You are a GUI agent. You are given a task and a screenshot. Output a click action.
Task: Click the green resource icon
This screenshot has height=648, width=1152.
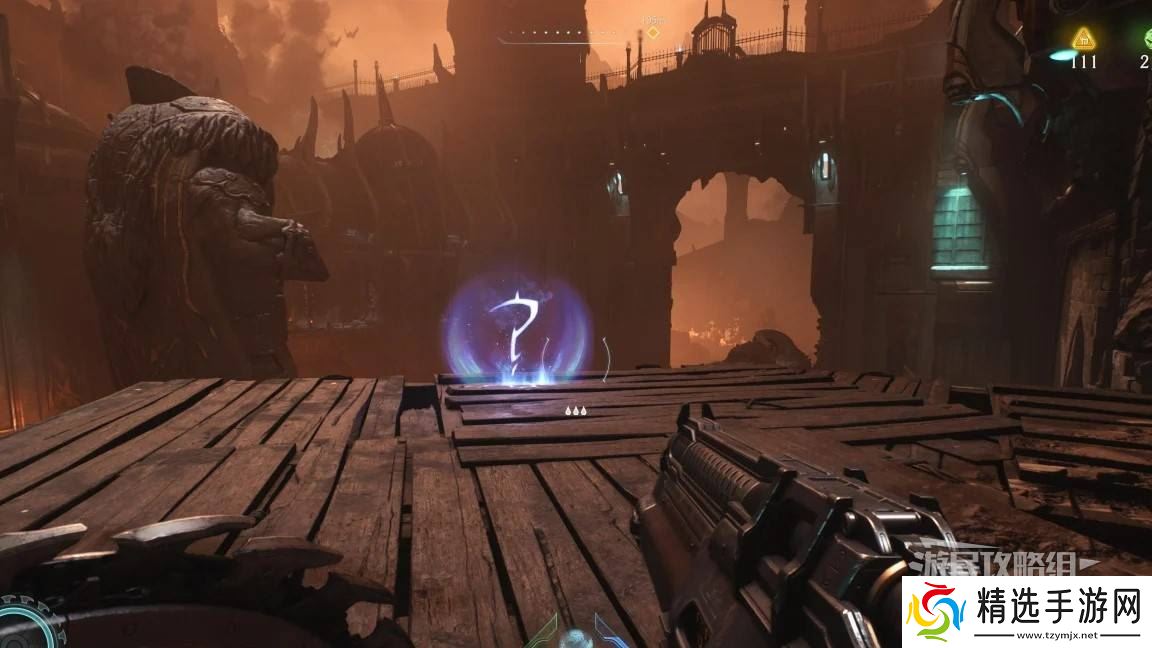tap(1147, 38)
